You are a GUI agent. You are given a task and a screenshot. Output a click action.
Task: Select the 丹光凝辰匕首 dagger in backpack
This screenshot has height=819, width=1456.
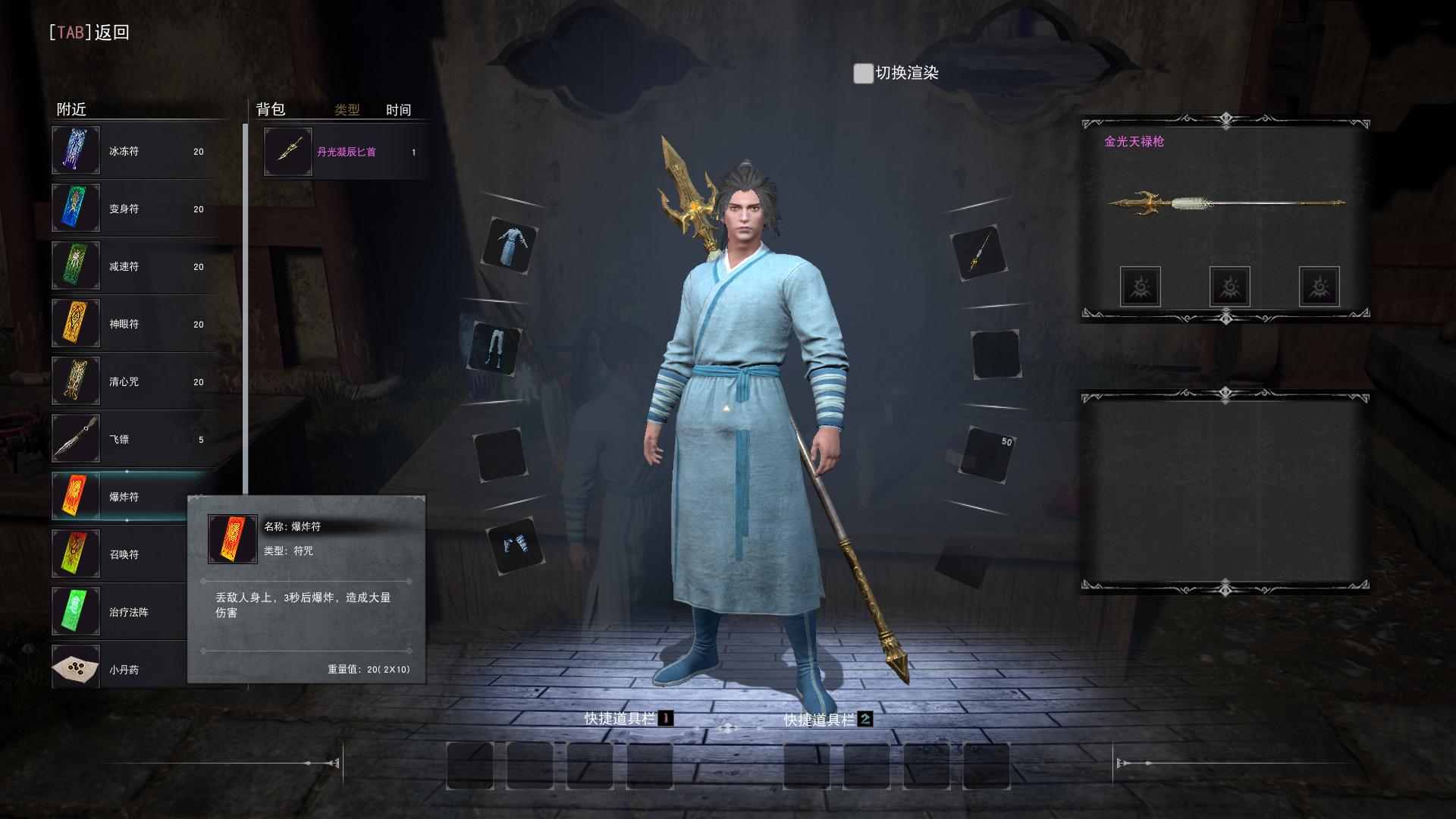(x=345, y=152)
